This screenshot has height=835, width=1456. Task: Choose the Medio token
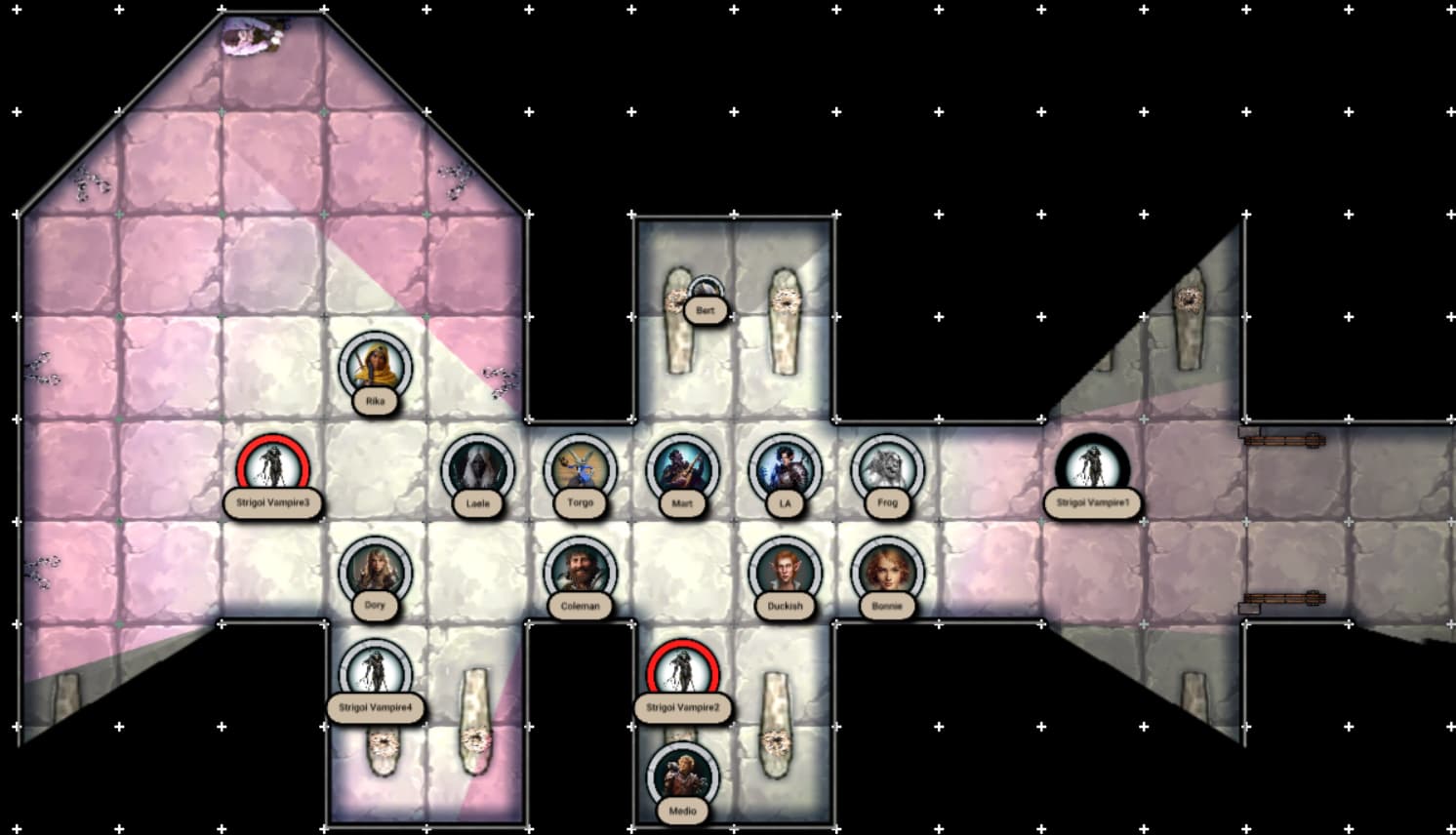[x=682, y=776]
